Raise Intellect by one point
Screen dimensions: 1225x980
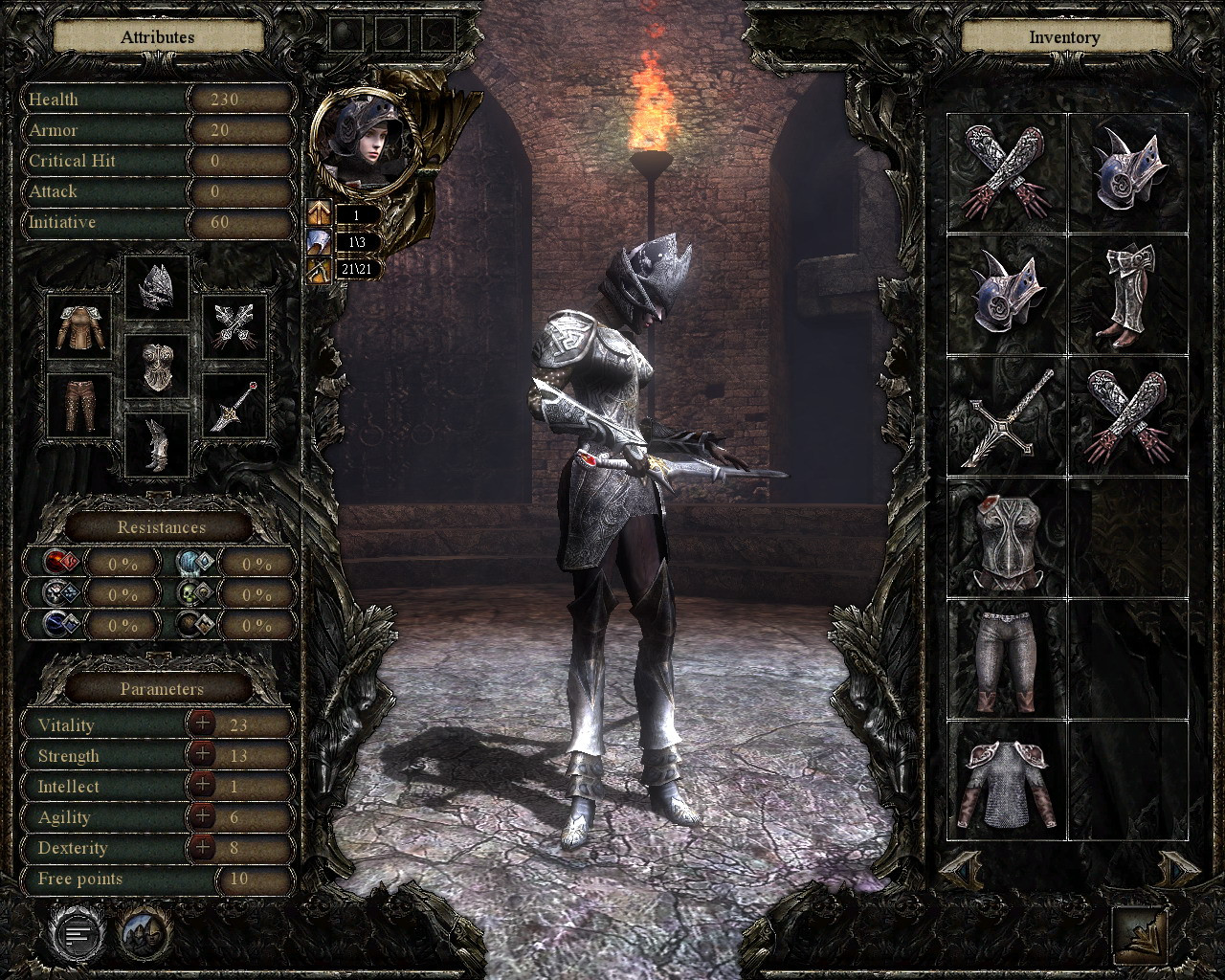point(202,785)
